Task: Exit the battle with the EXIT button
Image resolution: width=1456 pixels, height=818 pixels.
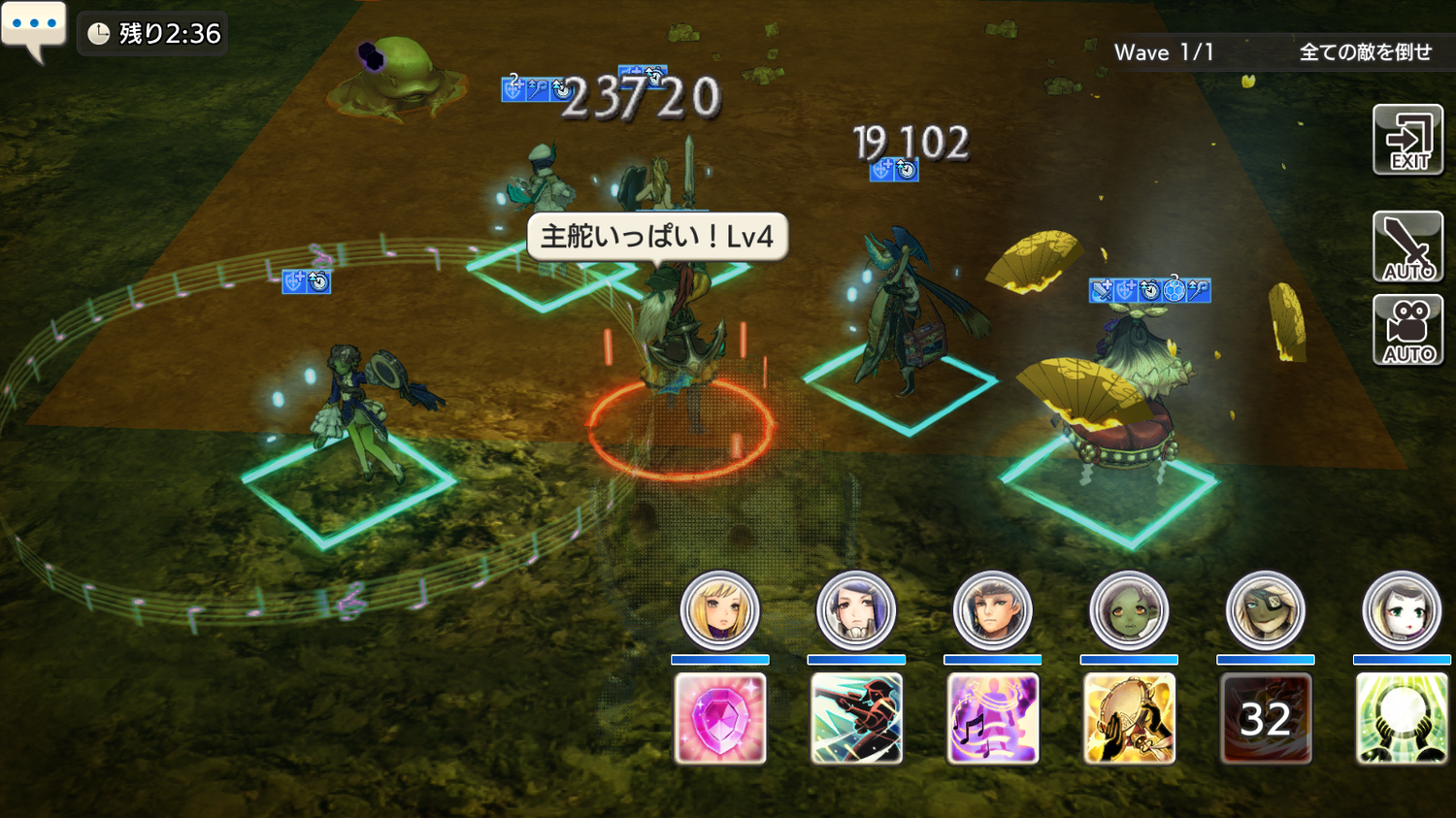Action: 1407,141
